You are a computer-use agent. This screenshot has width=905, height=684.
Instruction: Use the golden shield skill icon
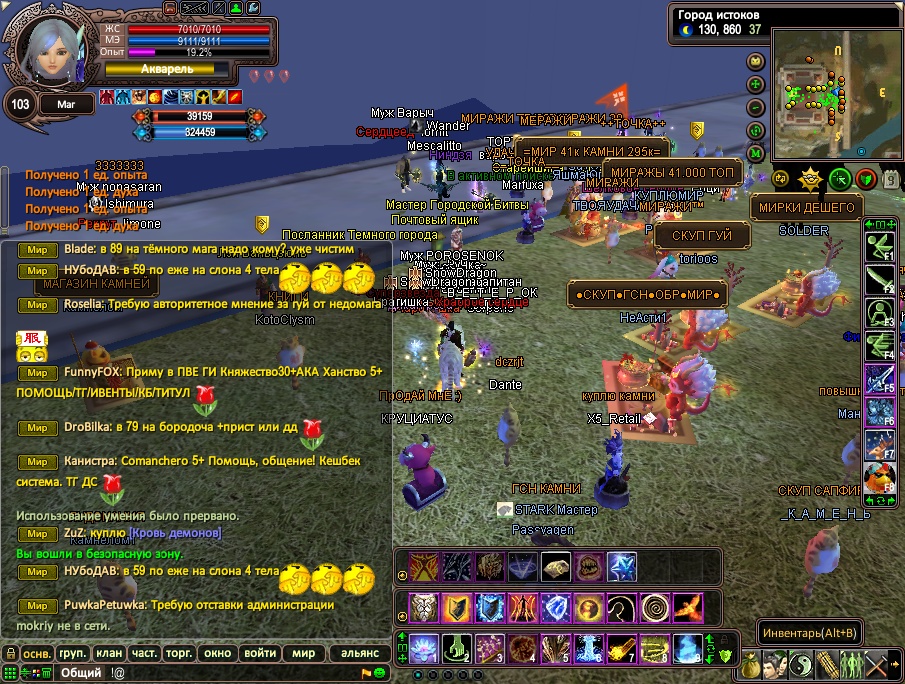(x=456, y=608)
